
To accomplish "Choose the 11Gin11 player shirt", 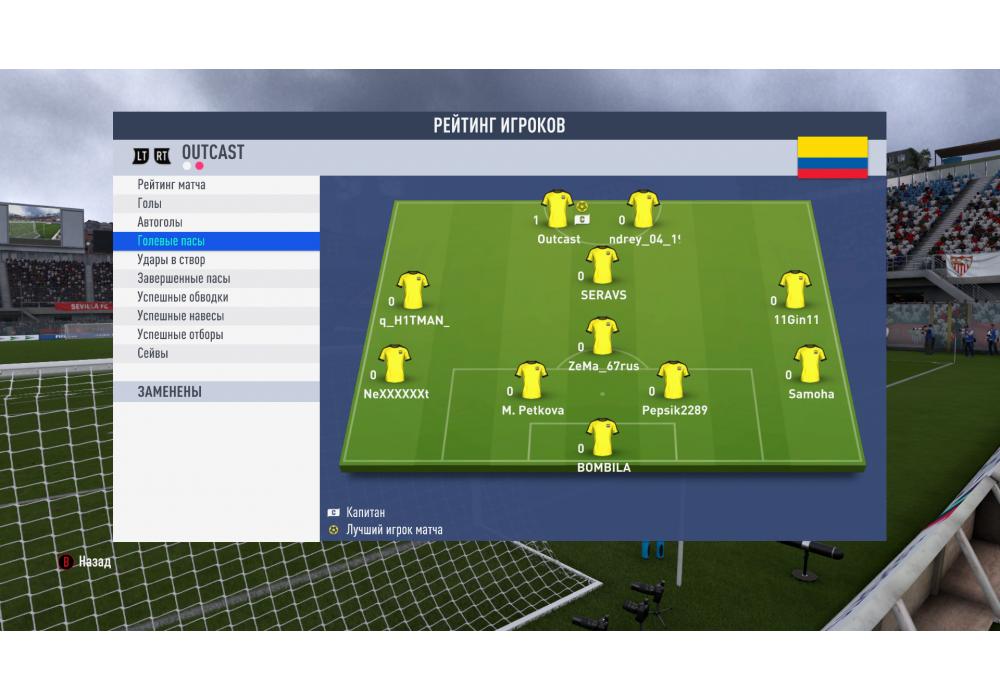I will 795,290.
